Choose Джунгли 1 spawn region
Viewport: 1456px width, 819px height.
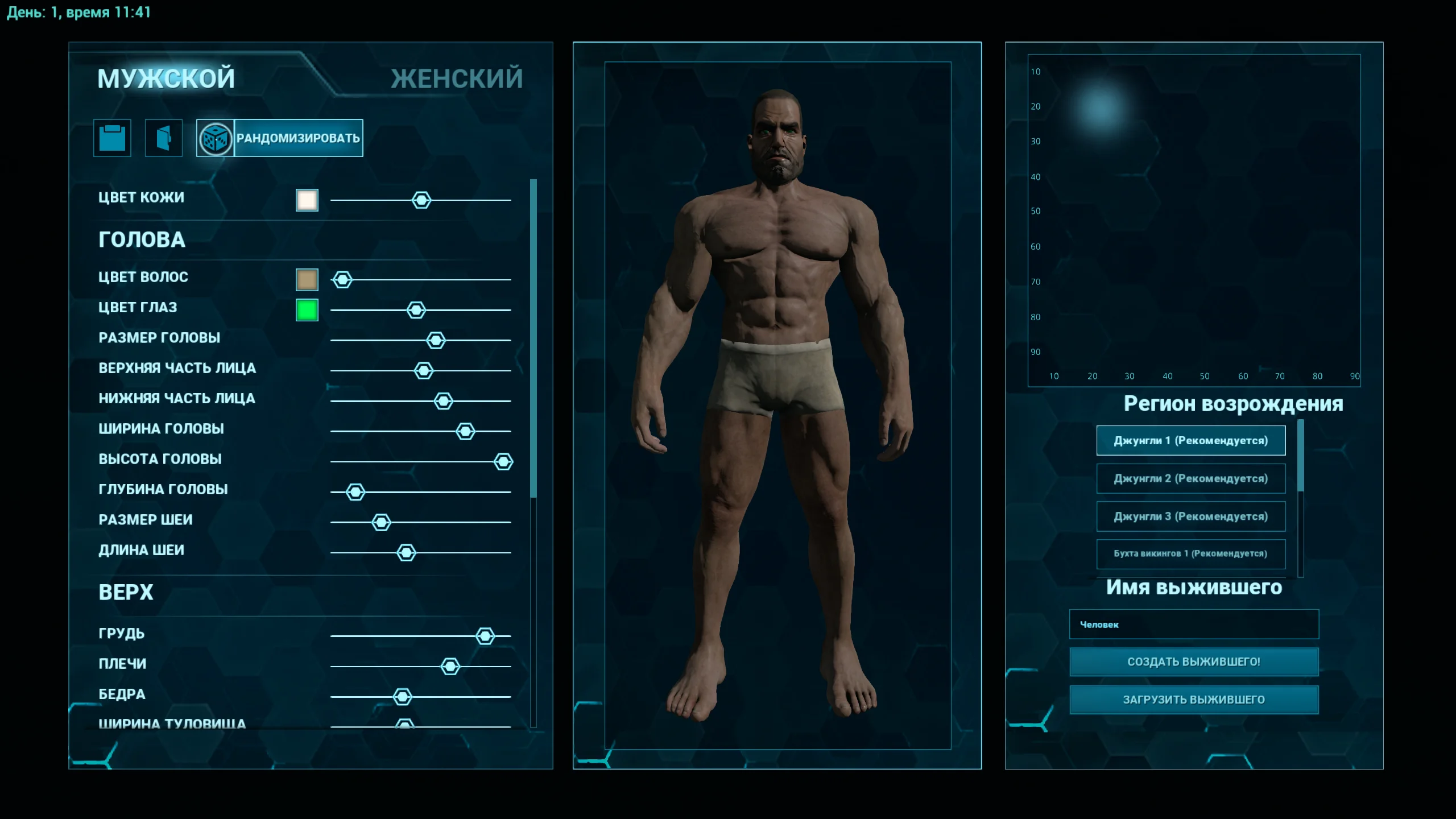(x=1190, y=441)
